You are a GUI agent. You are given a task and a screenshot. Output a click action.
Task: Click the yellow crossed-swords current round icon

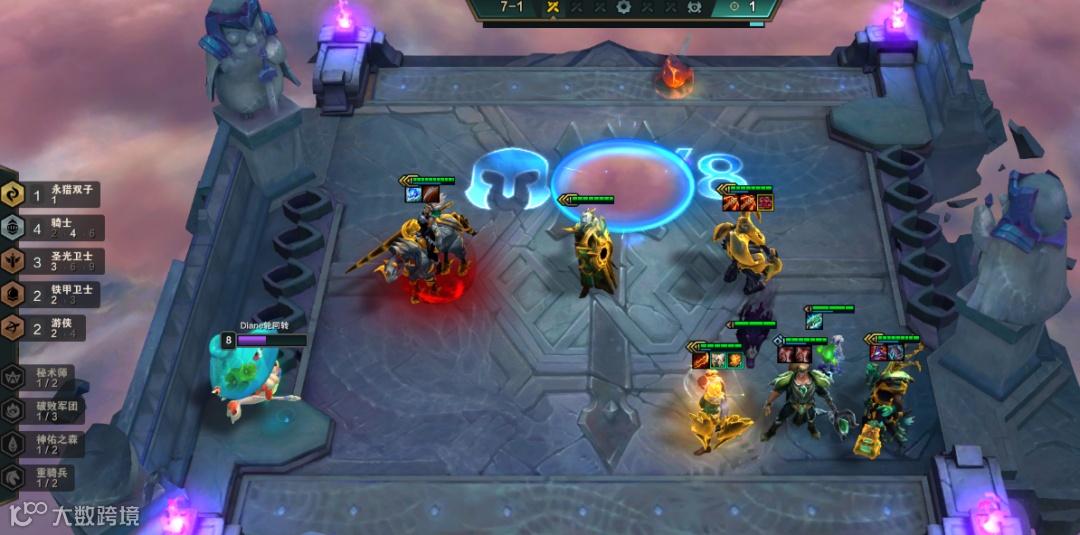[552, 8]
